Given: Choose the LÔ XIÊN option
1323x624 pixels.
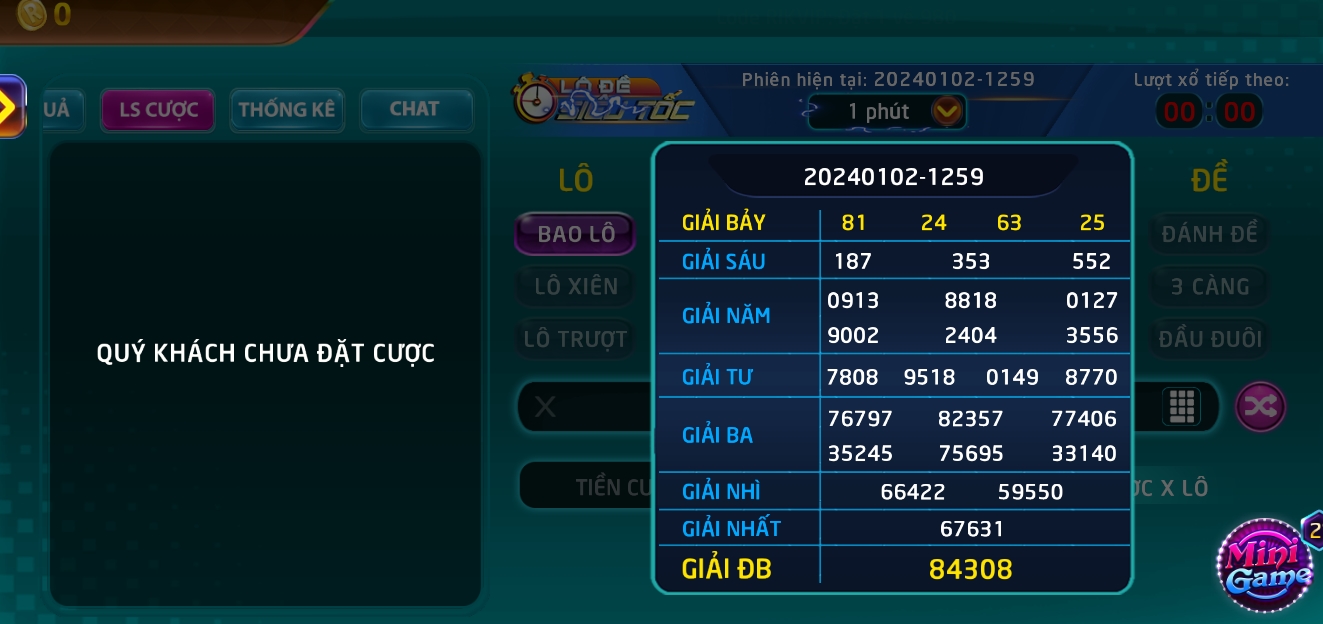Looking at the screenshot, I should click(575, 287).
